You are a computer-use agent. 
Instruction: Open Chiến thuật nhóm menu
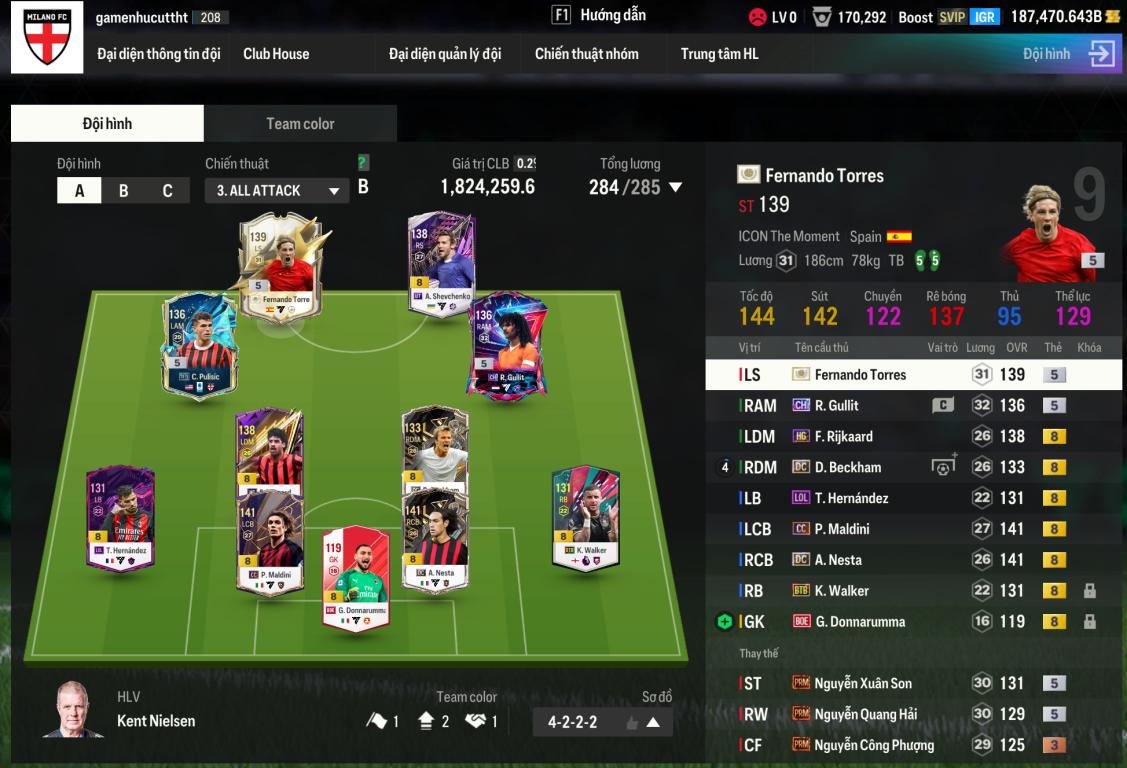point(586,54)
